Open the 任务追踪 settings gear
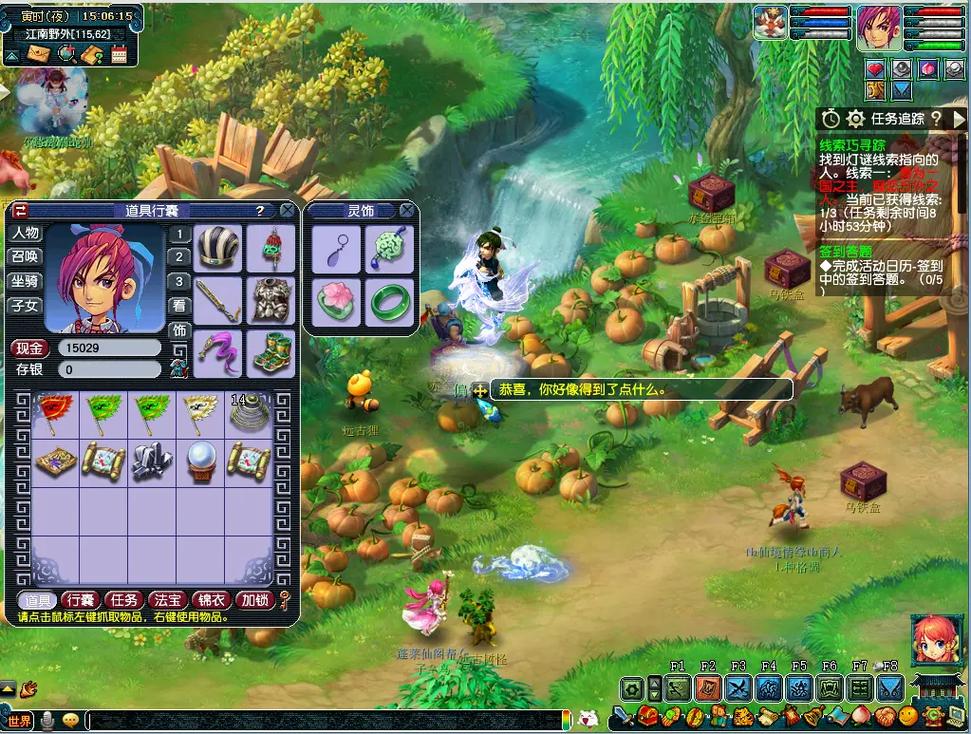Viewport: 971px width, 734px height. point(855,119)
